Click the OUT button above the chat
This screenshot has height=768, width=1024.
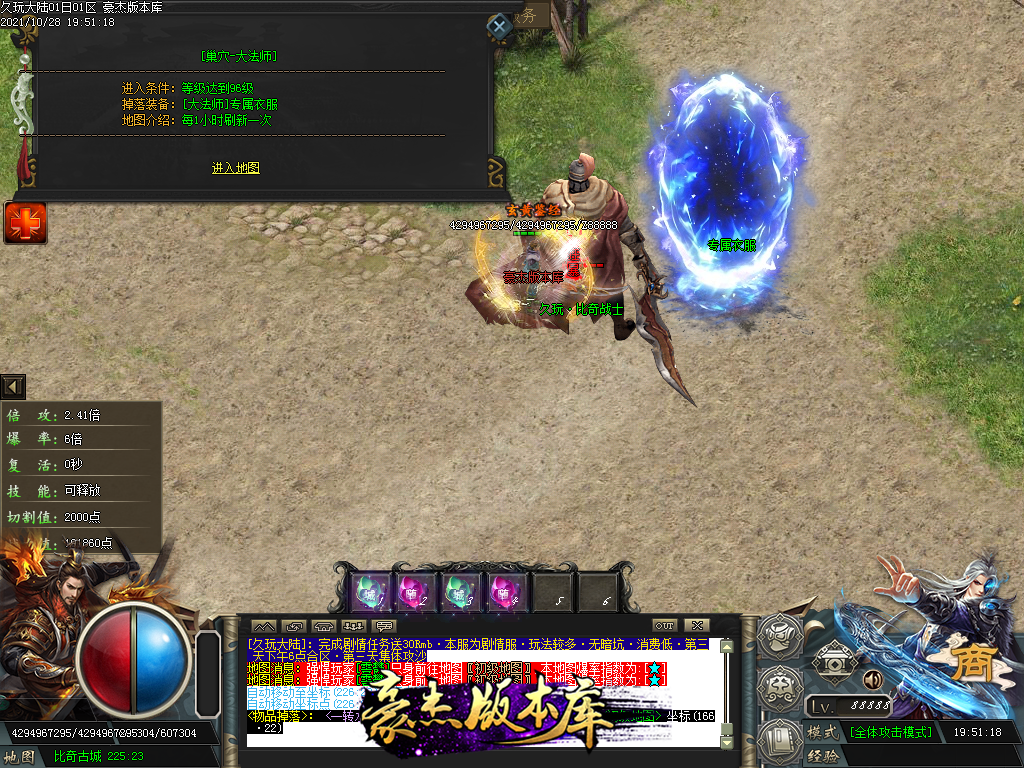(665, 626)
